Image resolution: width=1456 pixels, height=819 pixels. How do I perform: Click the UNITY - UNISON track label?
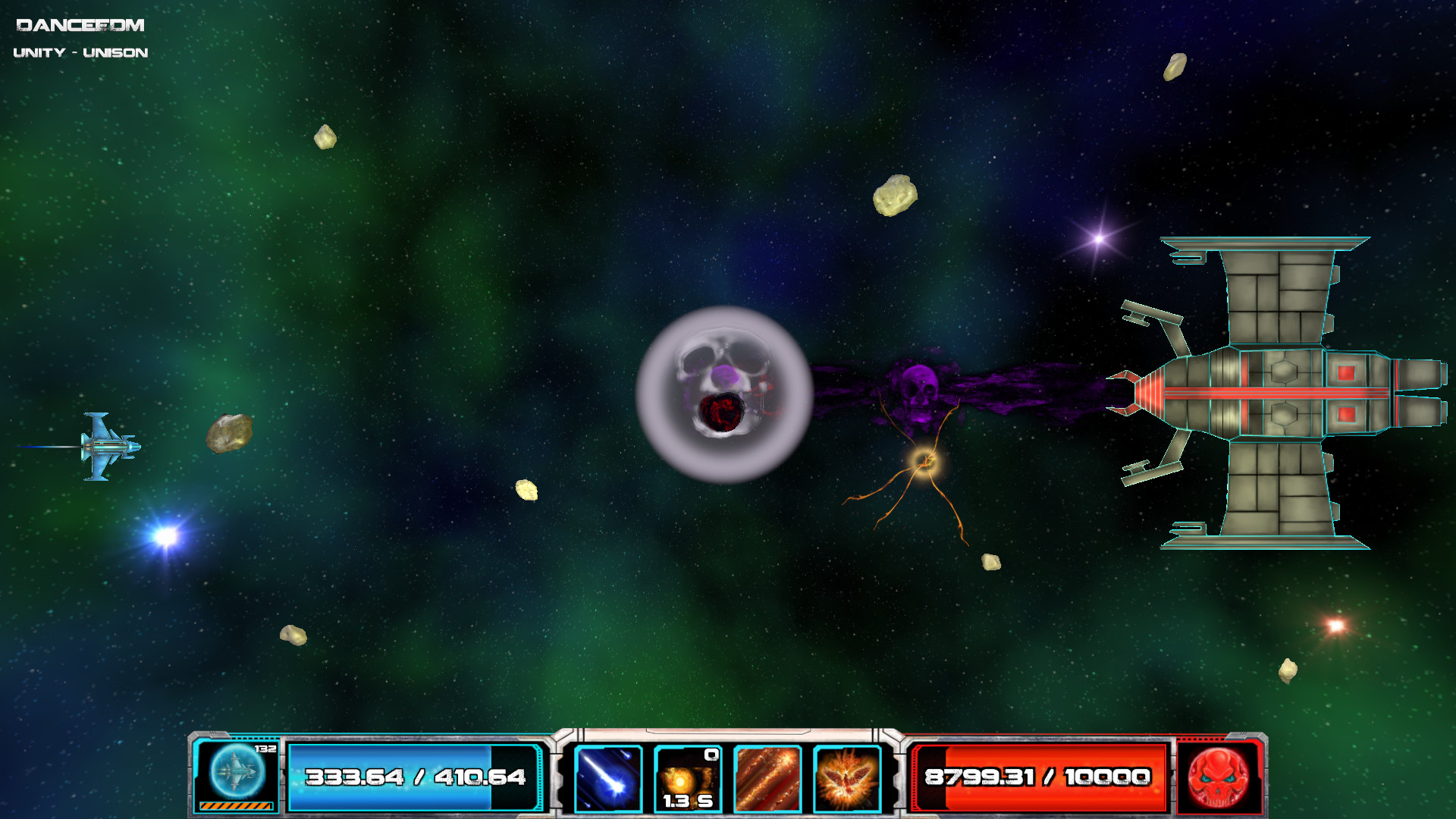pos(81,52)
